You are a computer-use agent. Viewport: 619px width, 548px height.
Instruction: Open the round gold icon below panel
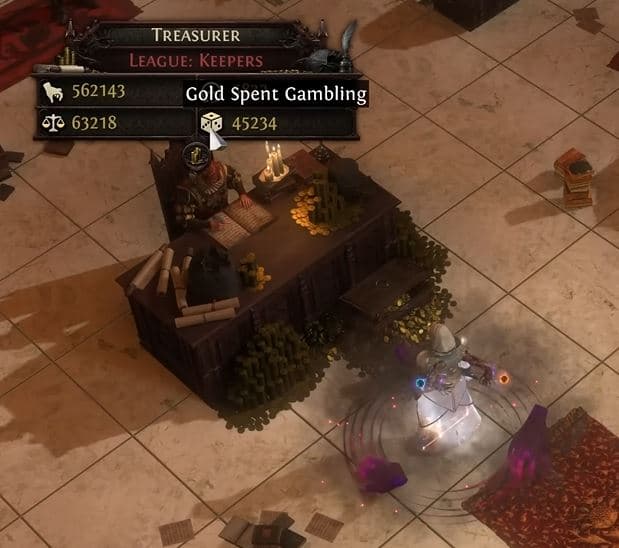(x=196, y=156)
